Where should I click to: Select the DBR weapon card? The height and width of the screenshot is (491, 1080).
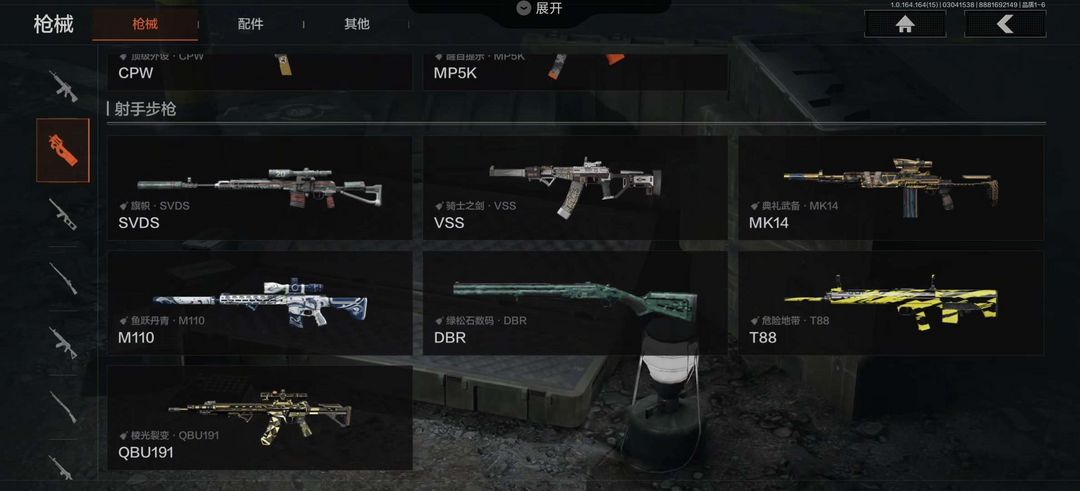[575, 303]
